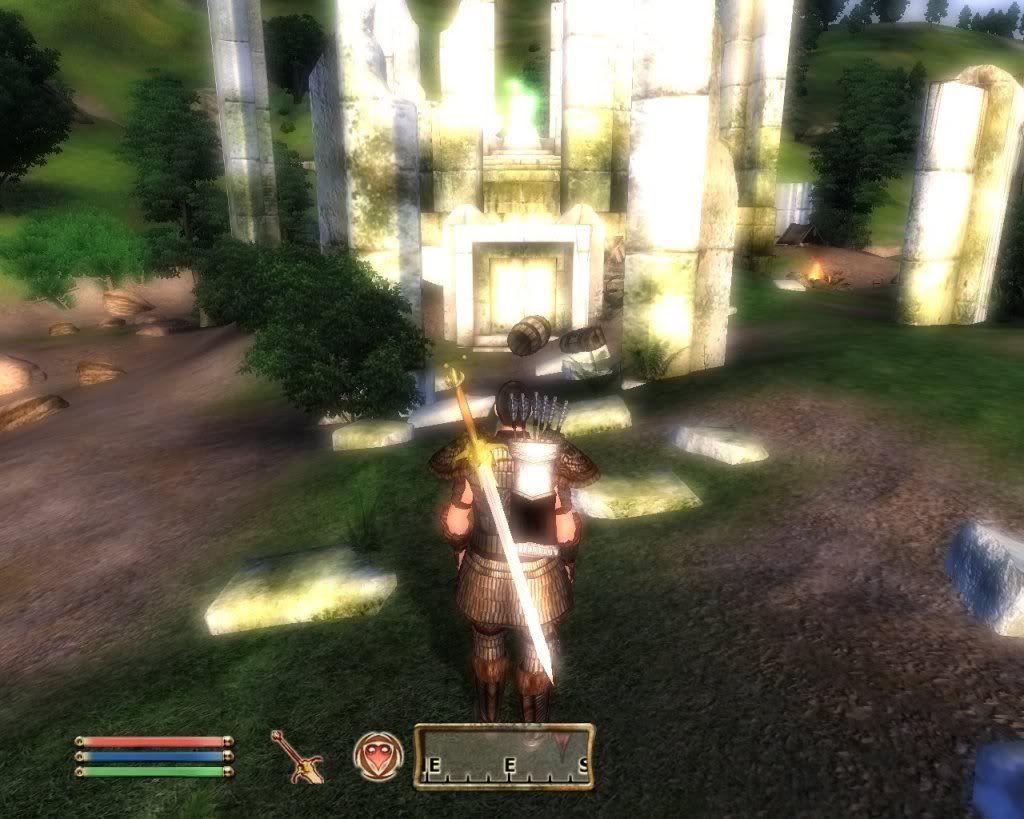This screenshot has height=819, width=1024.
Task: Click the equipped sword weapon icon
Action: tap(296, 755)
